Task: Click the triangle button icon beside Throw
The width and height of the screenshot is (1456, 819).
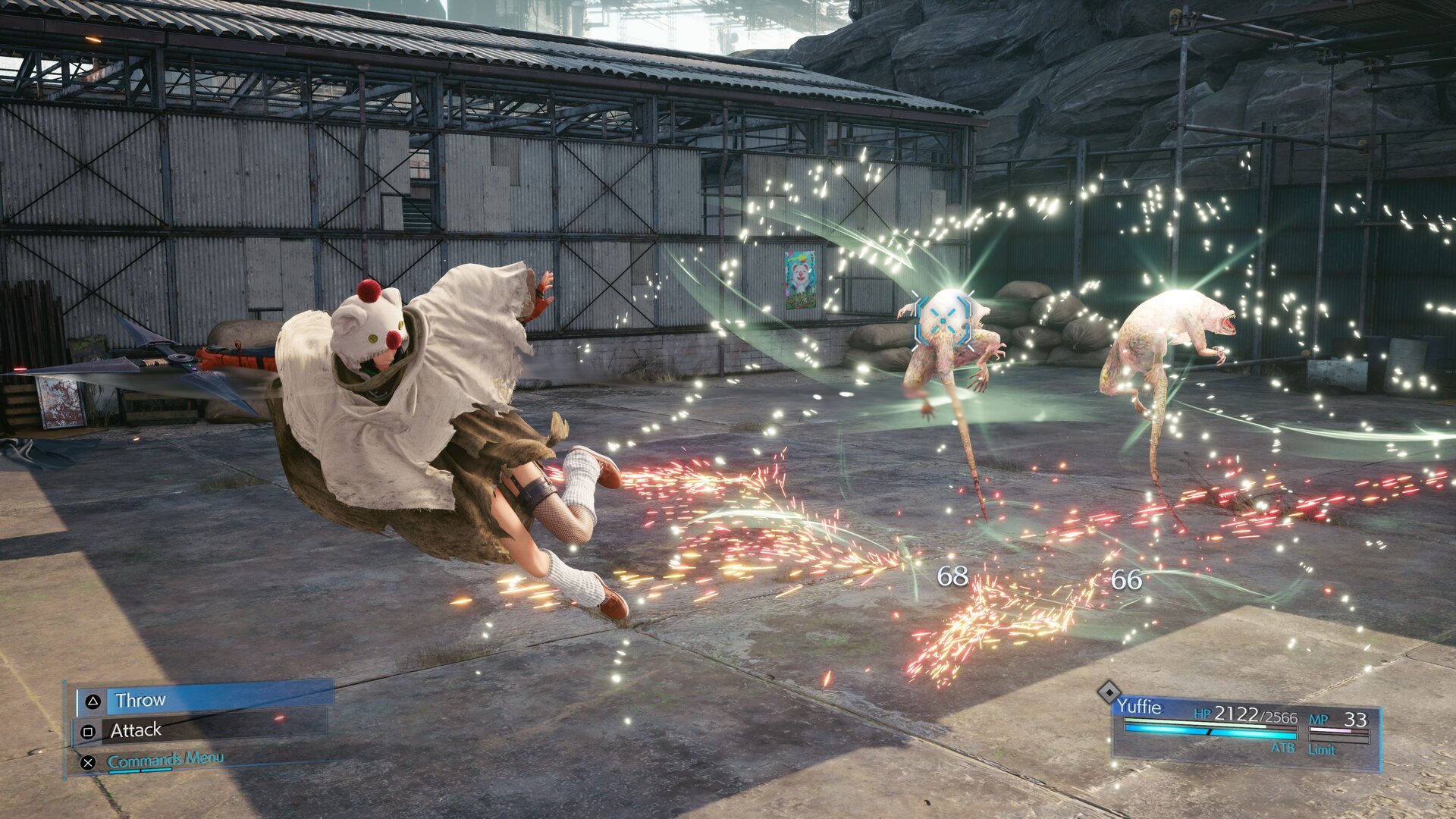Action: 93,700
